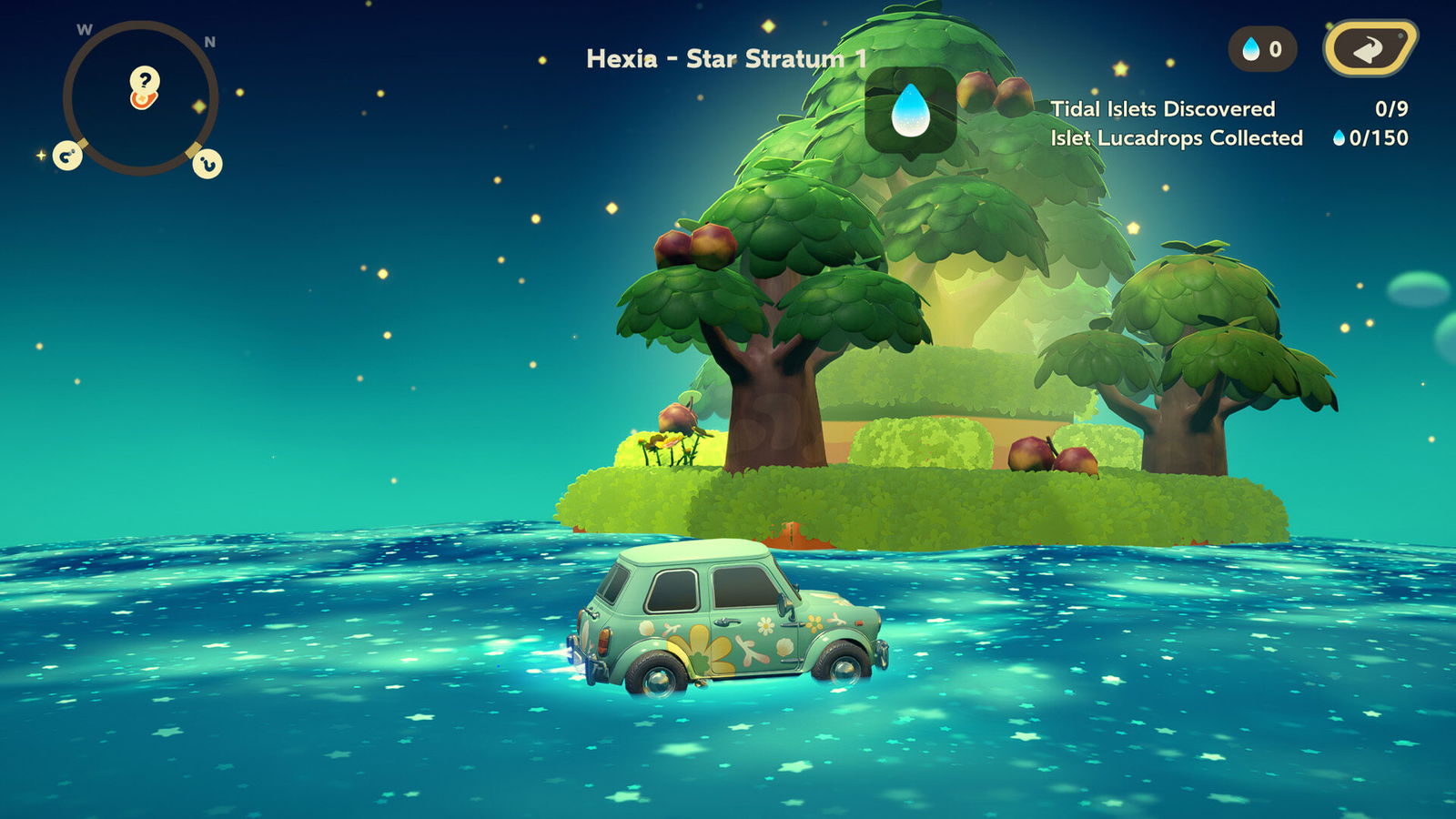Click the orange player arrow inside the minimap
Viewport: 1456px width, 819px height.
click(141, 100)
